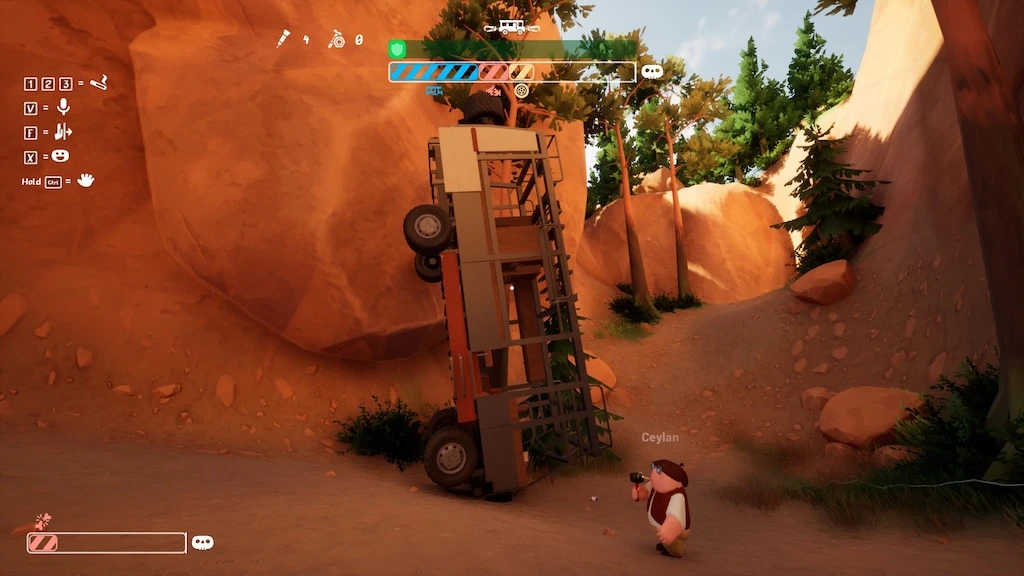Image resolution: width=1024 pixels, height=576 pixels.
Task: Click the skull beside the bottom player bar
Action: click(203, 542)
